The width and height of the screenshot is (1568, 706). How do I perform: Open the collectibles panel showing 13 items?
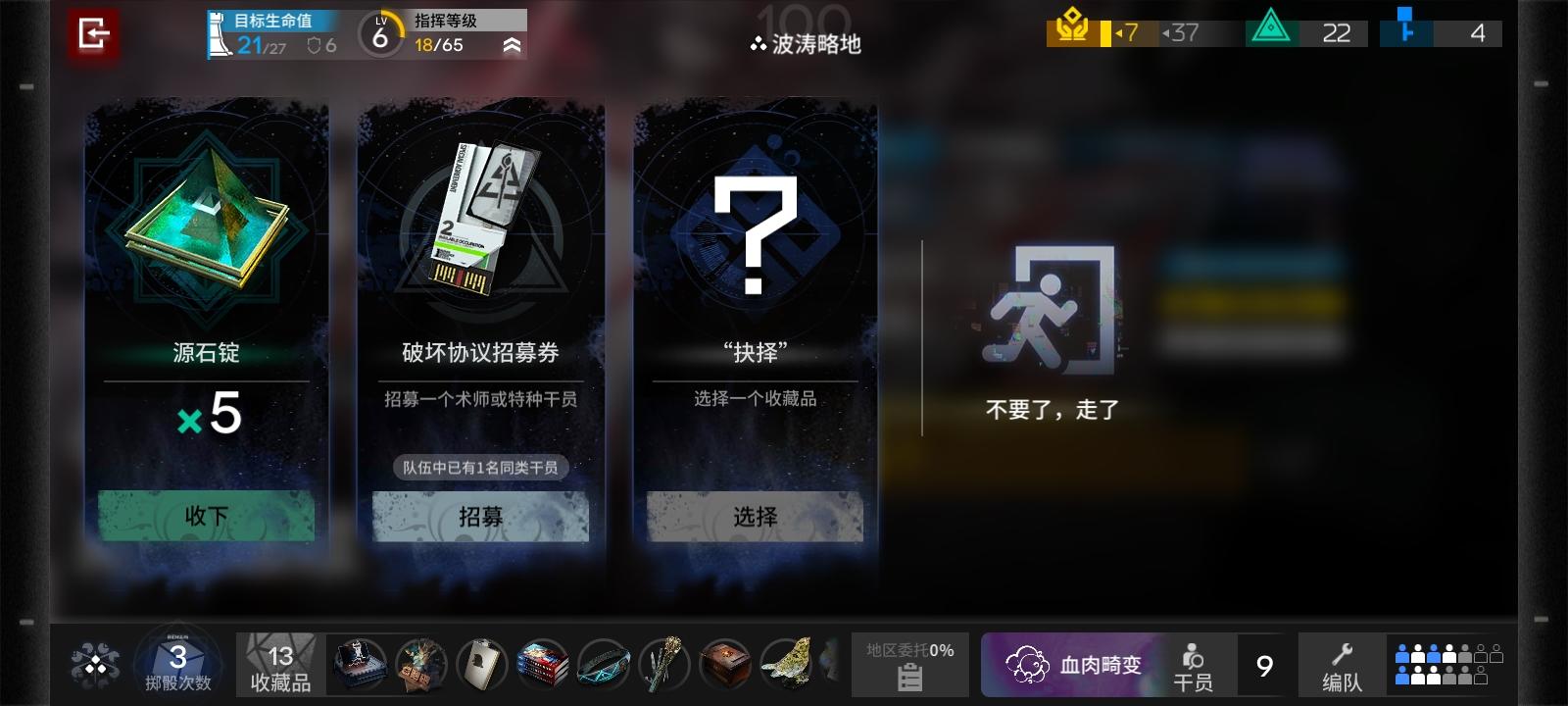[277, 665]
